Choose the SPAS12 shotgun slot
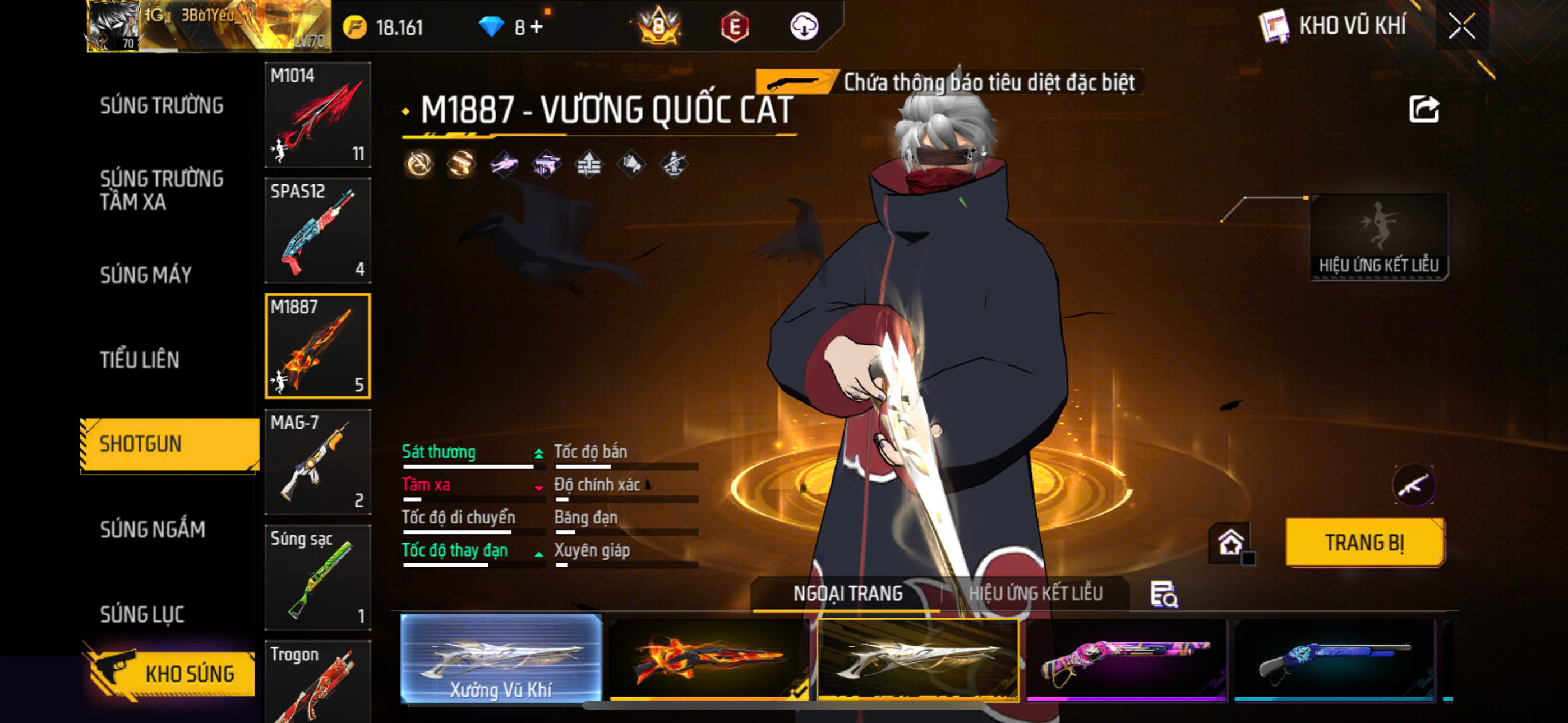Viewport: 1568px width, 723px height. (x=317, y=230)
